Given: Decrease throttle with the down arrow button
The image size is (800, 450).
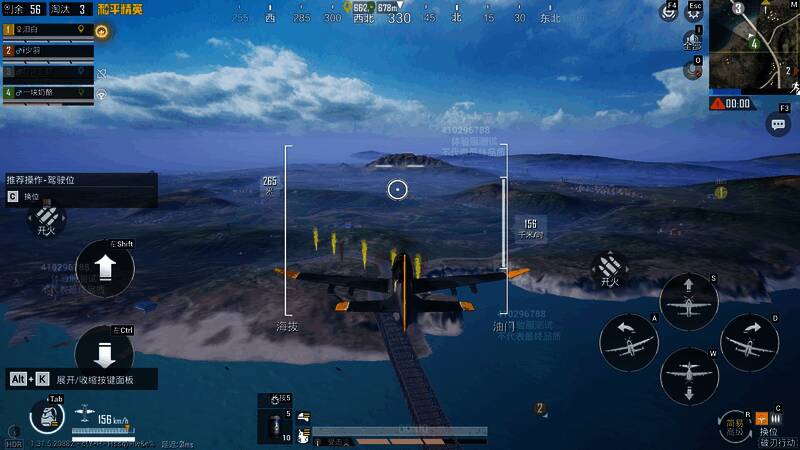Looking at the screenshot, I should [x=106, y=352].
